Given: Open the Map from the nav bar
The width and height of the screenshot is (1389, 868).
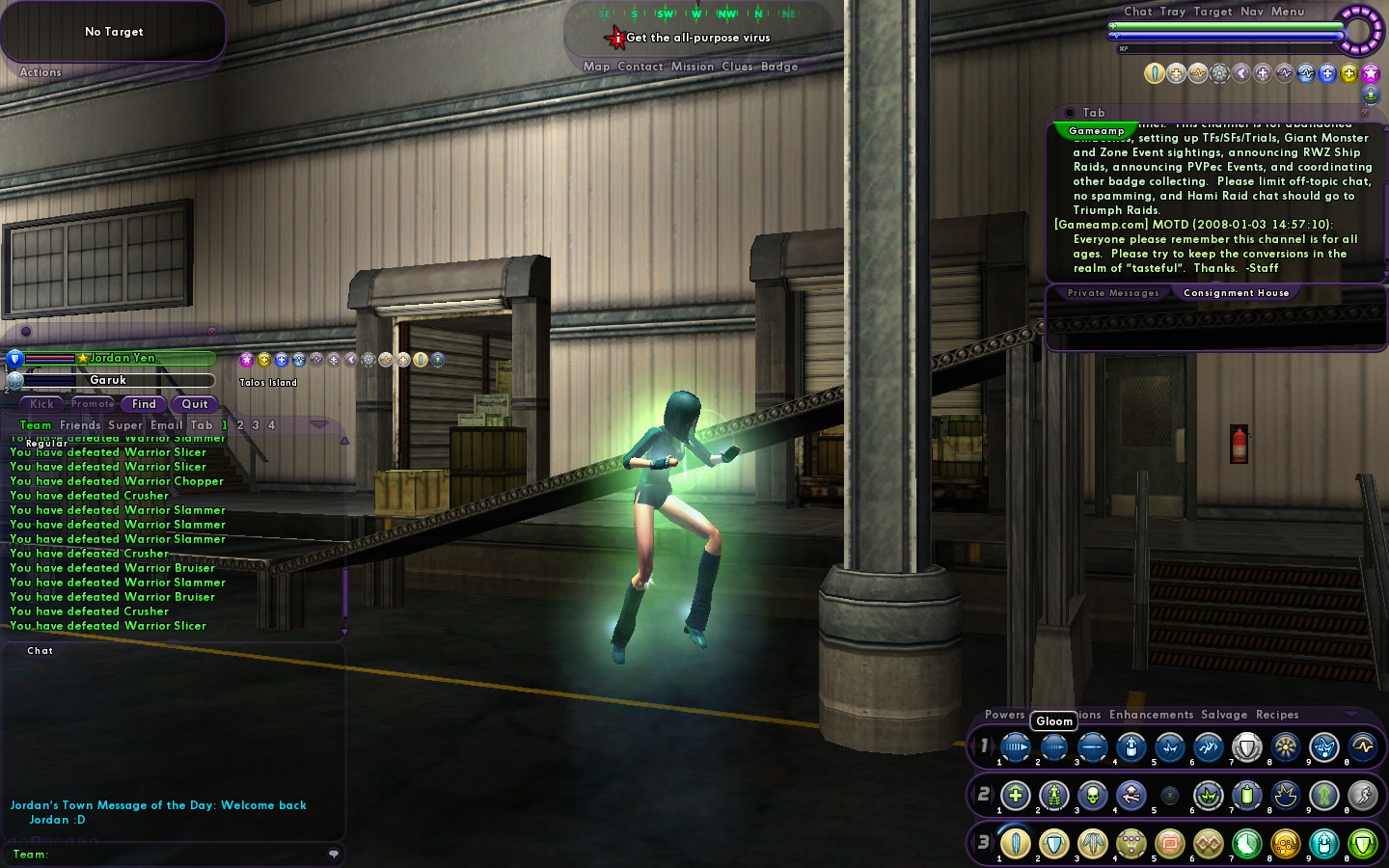Looking at the screenshot, I should pos(596,67).
